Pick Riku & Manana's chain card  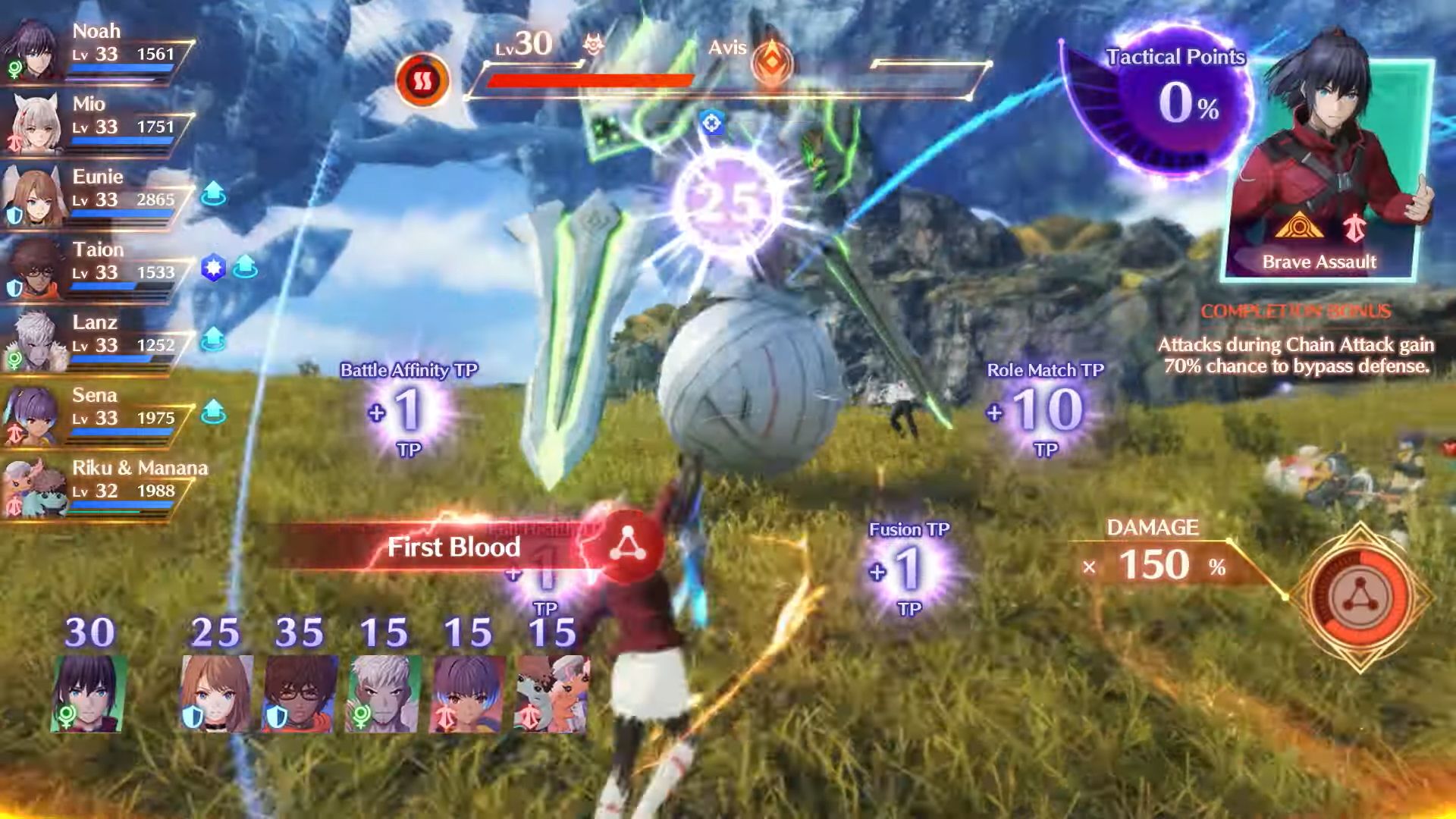(551, 692)
